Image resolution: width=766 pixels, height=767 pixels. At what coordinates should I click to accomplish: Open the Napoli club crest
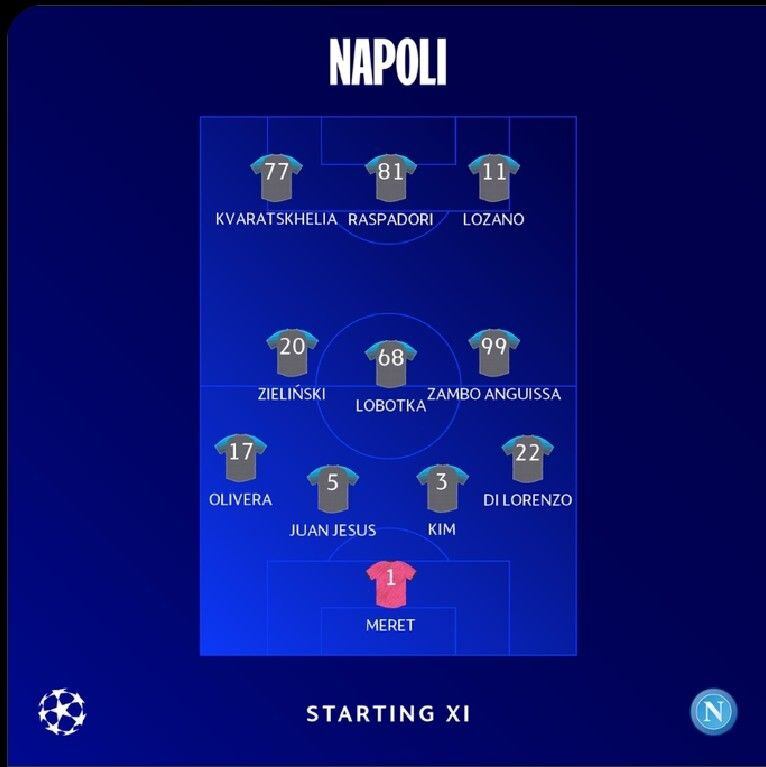(x=713, y=711)
